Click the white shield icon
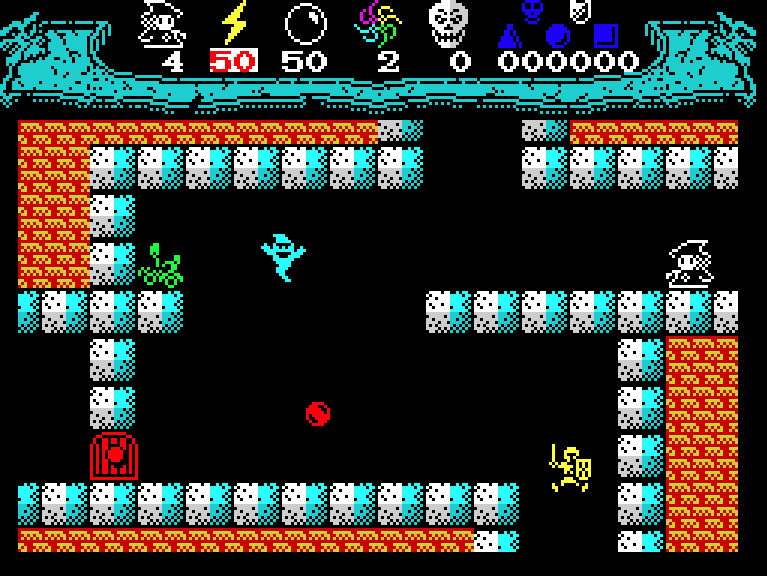Viewport: 767px width, 576px height. 579,9
